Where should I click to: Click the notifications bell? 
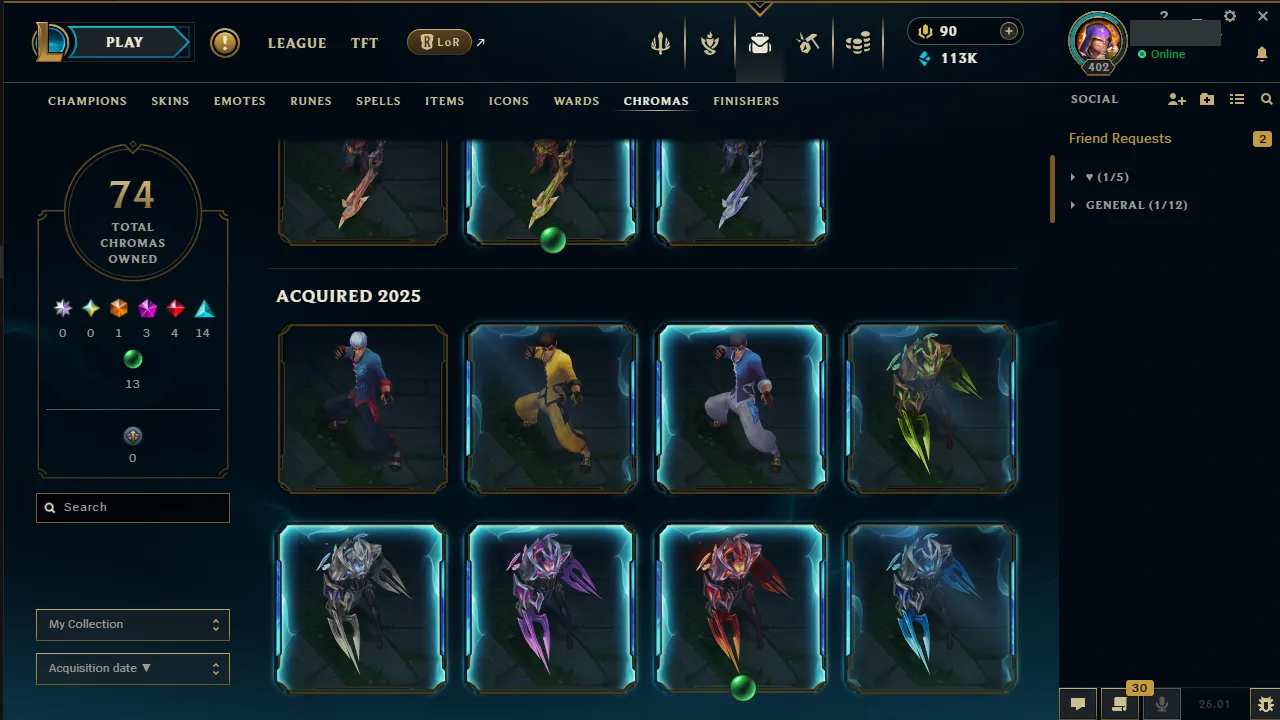1262,54
